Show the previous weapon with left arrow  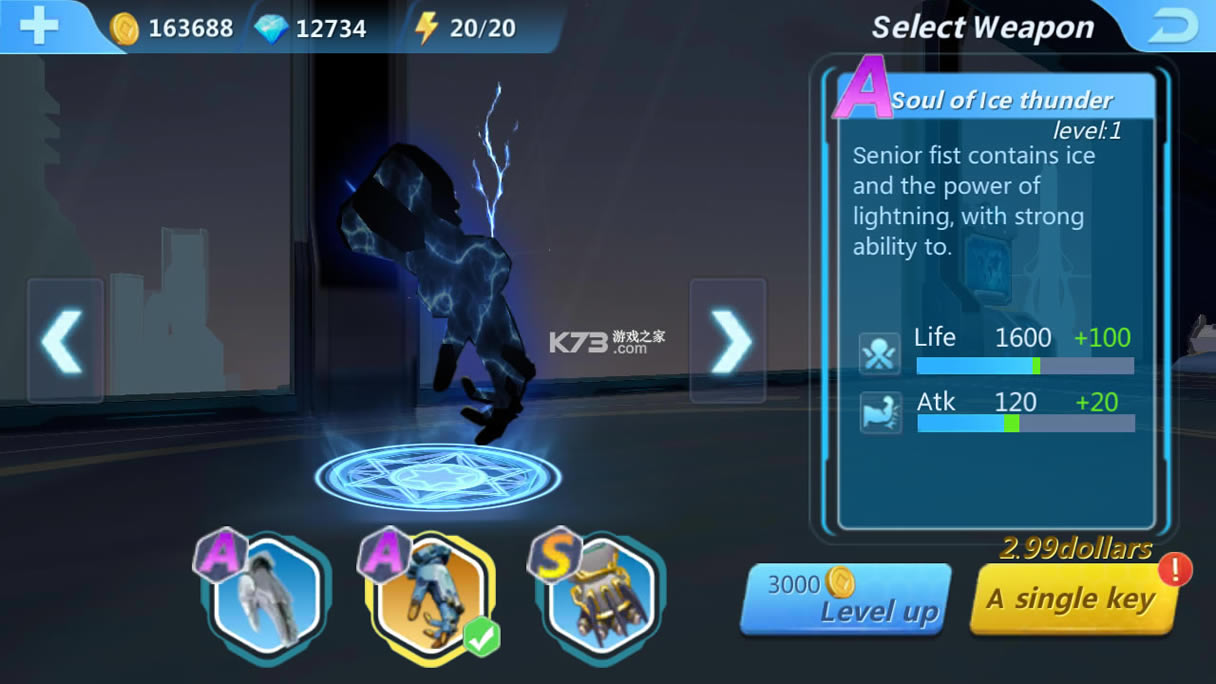(x=64, y=341)
